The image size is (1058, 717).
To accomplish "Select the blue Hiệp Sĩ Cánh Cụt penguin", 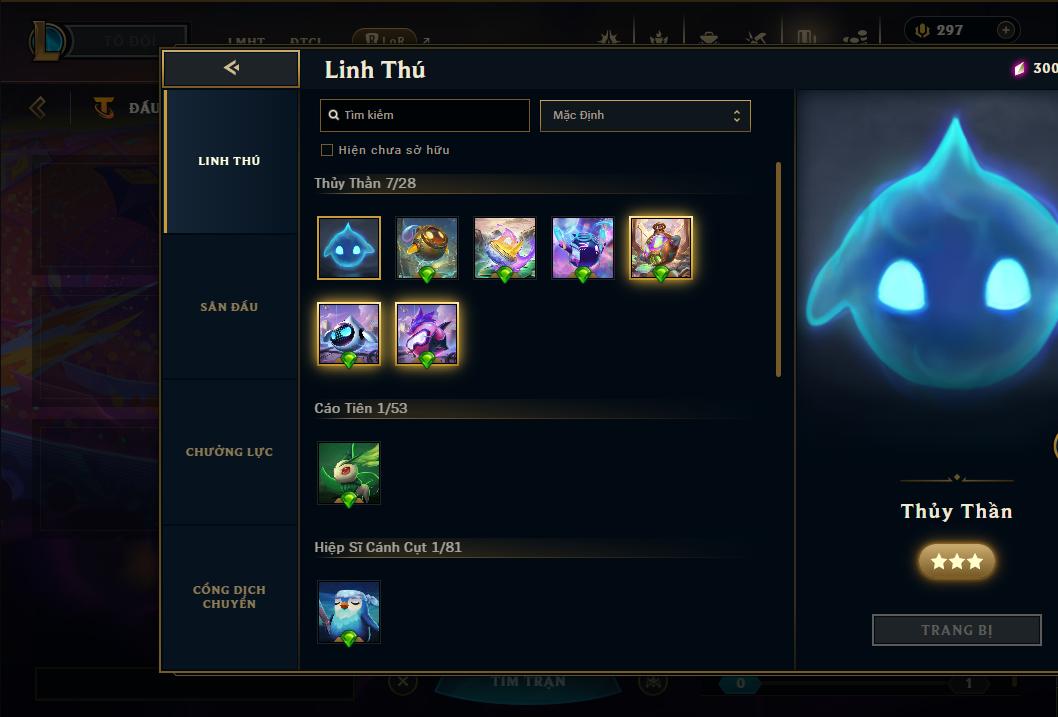I will (x=349, y=612).
